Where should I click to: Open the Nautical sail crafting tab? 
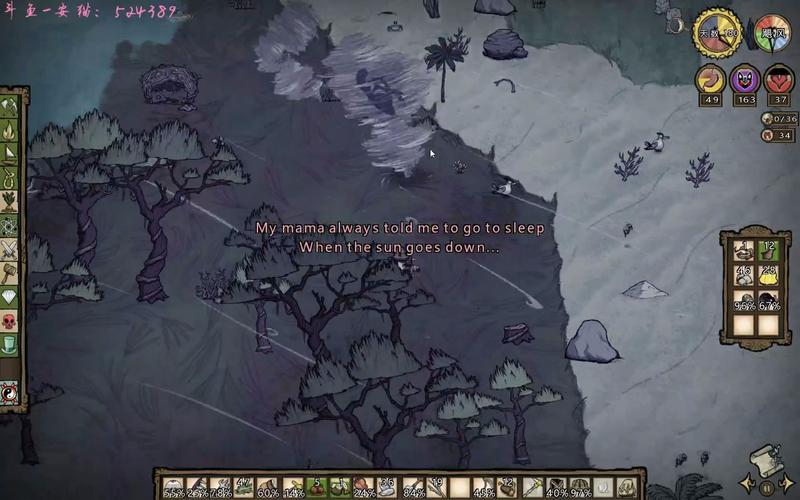(x=10, y=154)
